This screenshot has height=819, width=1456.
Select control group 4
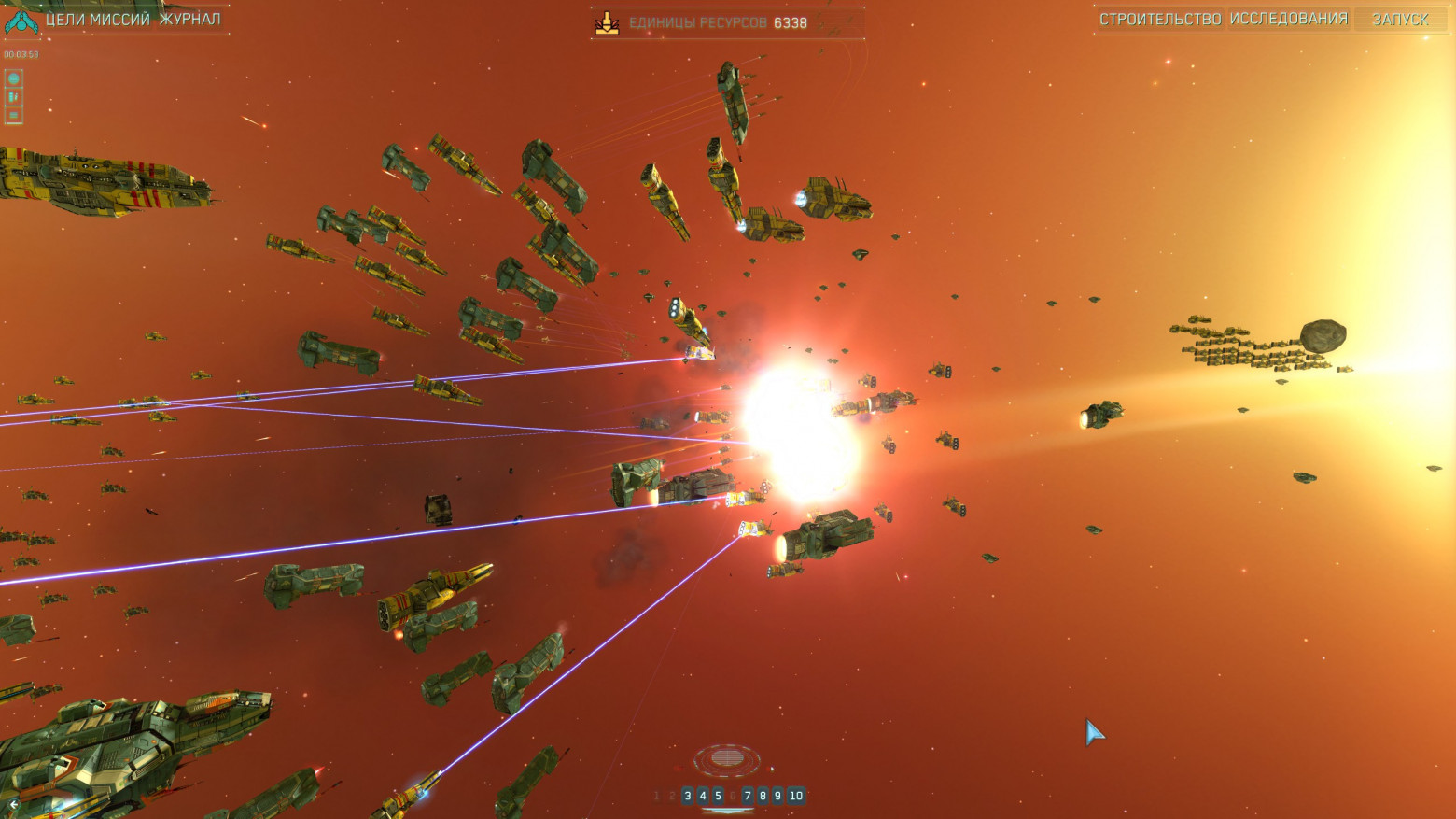(703, 797)
